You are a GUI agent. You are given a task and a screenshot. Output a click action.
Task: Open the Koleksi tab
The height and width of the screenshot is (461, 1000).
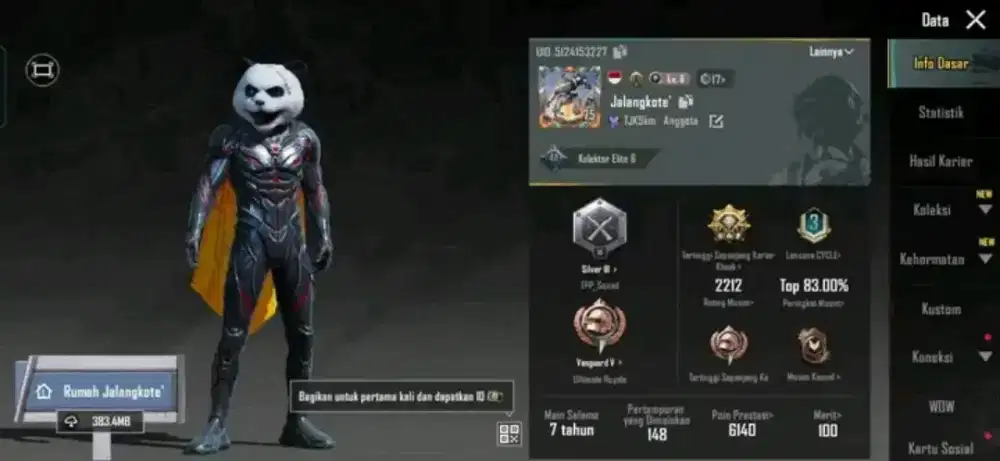click(933, 211)
